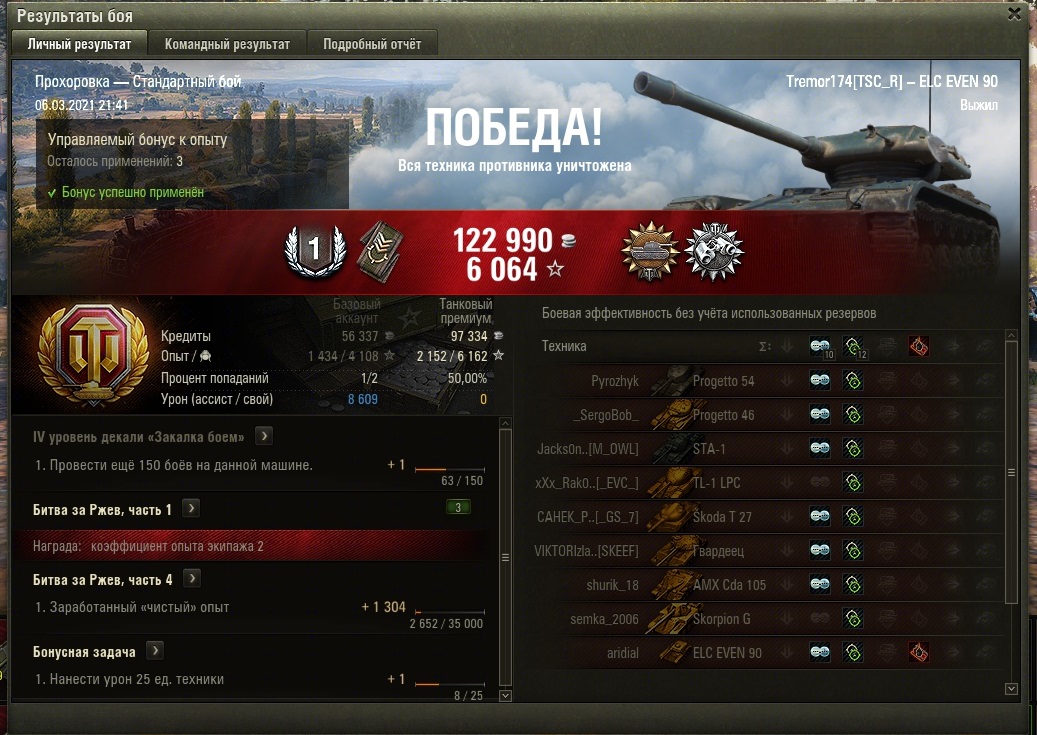Open details for Битва за Ржев, часть 4
1037x735 pixels.
tap(192, 579)
